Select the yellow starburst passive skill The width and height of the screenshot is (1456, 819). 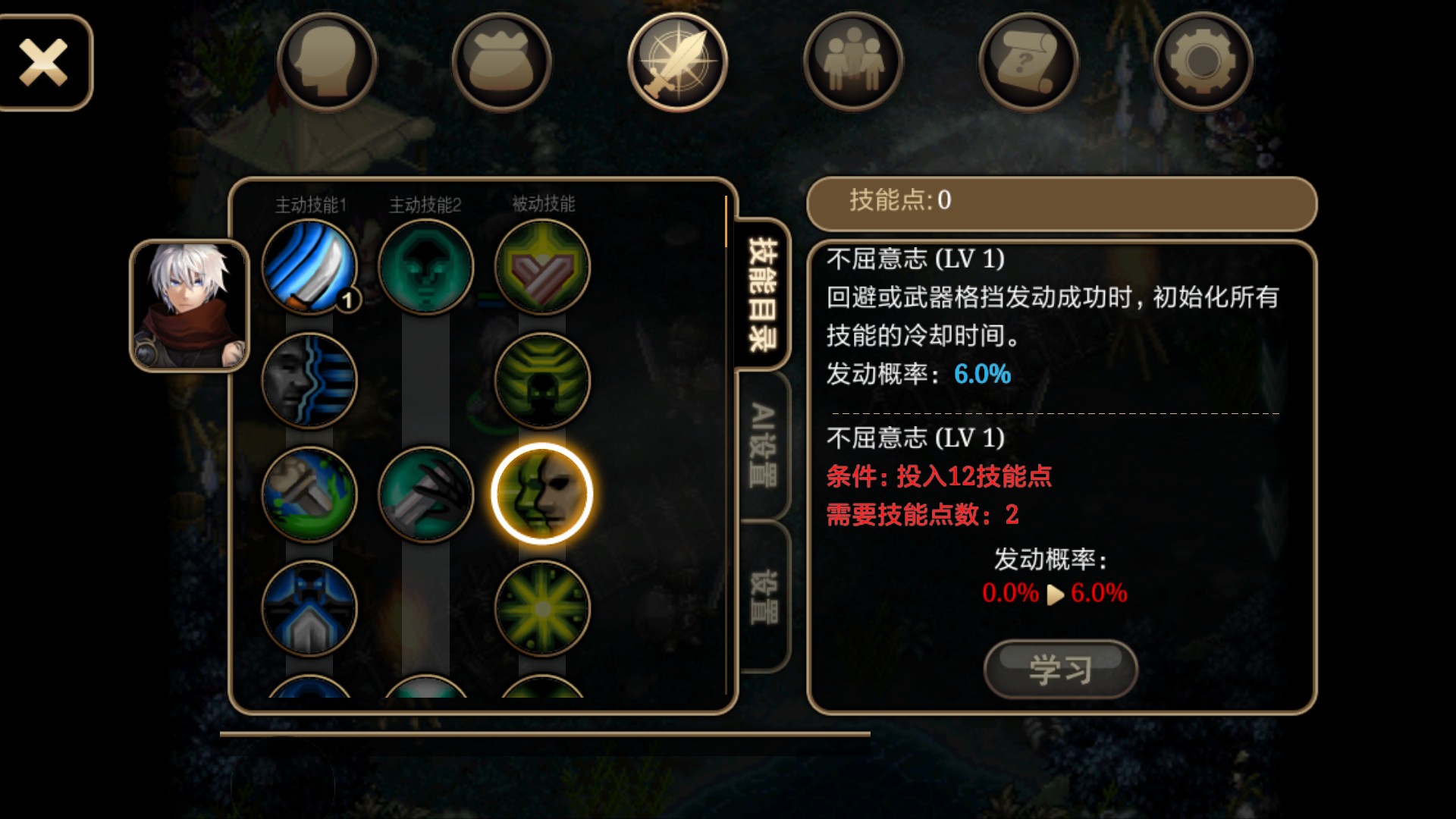click(541, 608)
